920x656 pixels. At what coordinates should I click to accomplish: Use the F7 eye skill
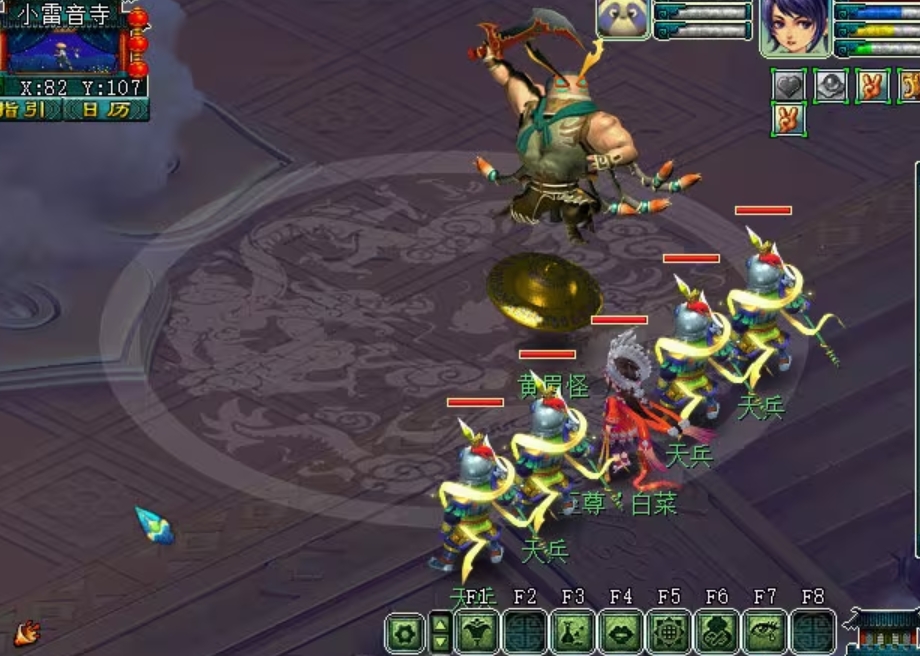coord(765,632)
